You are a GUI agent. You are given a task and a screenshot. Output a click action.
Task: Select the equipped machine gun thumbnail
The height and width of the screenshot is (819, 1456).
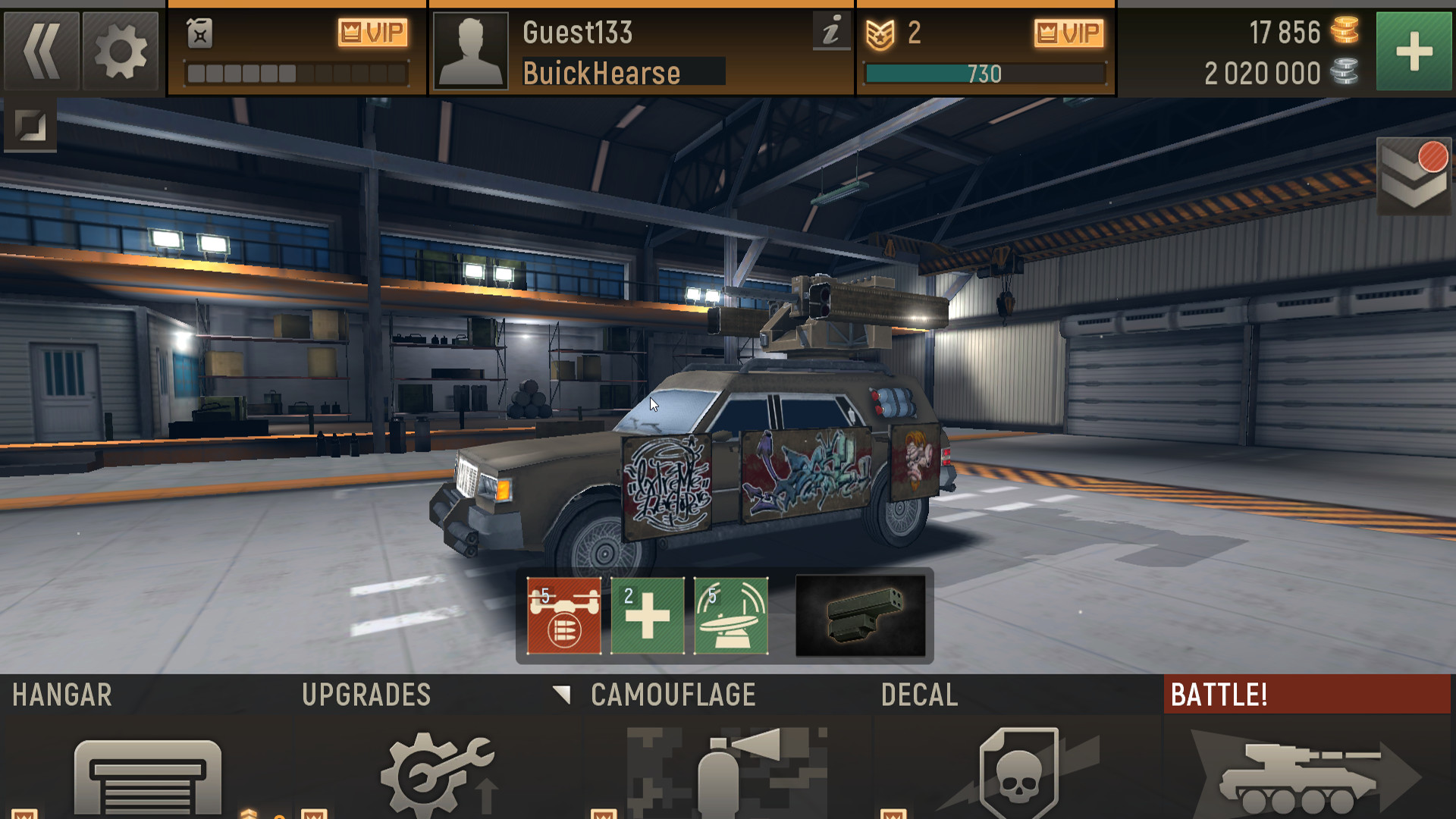click(x=861, y=614)
